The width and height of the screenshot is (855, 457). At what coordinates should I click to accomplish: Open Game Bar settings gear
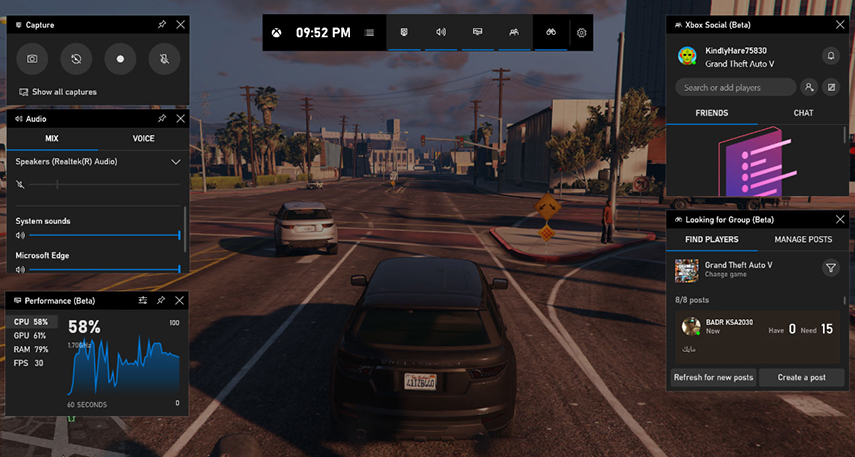582,33
